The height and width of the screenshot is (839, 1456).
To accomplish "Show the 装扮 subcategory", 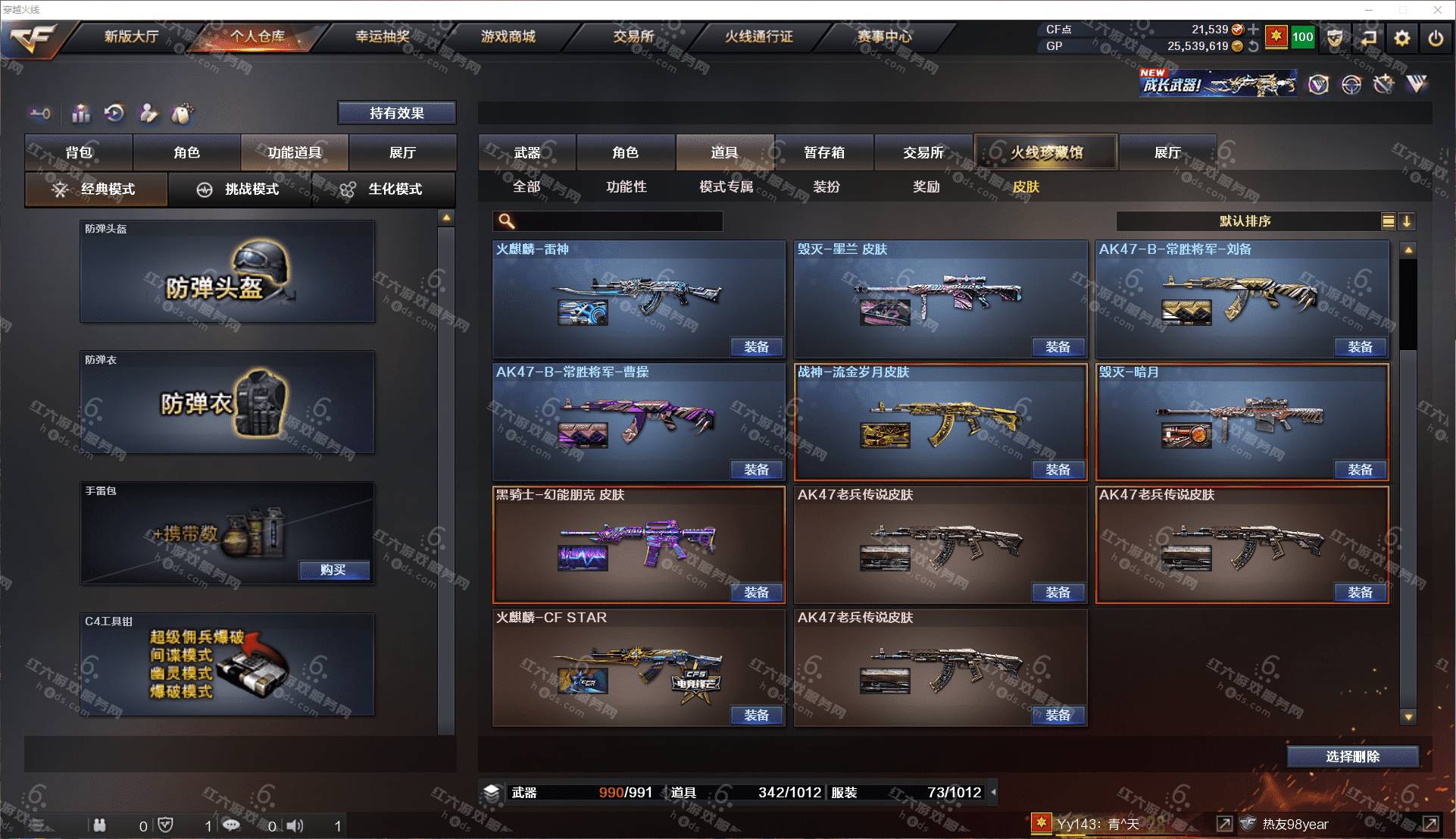I will [x=826, y=186].
